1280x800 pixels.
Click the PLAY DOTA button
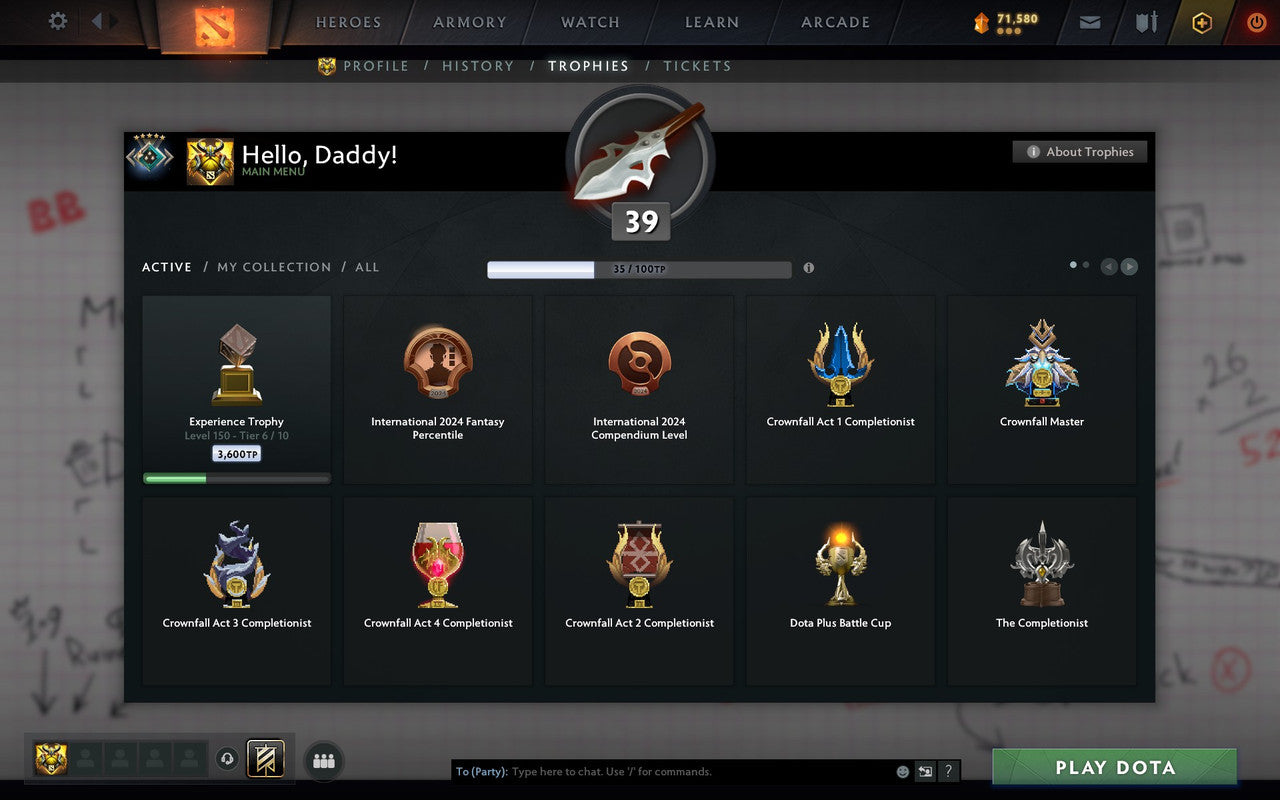[x=1113, y=768]
